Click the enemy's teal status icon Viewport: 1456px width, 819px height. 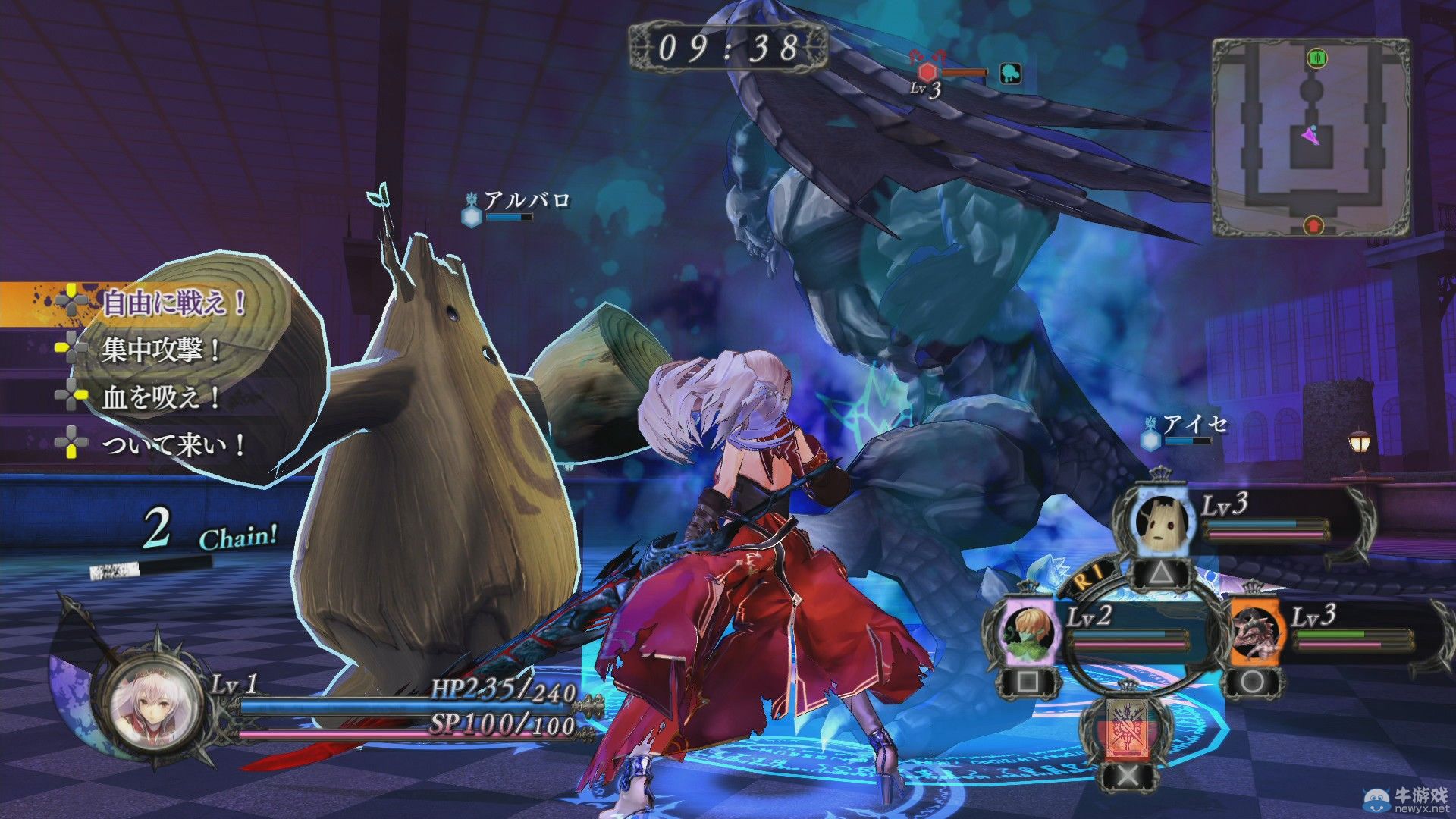coord(1011,73)
